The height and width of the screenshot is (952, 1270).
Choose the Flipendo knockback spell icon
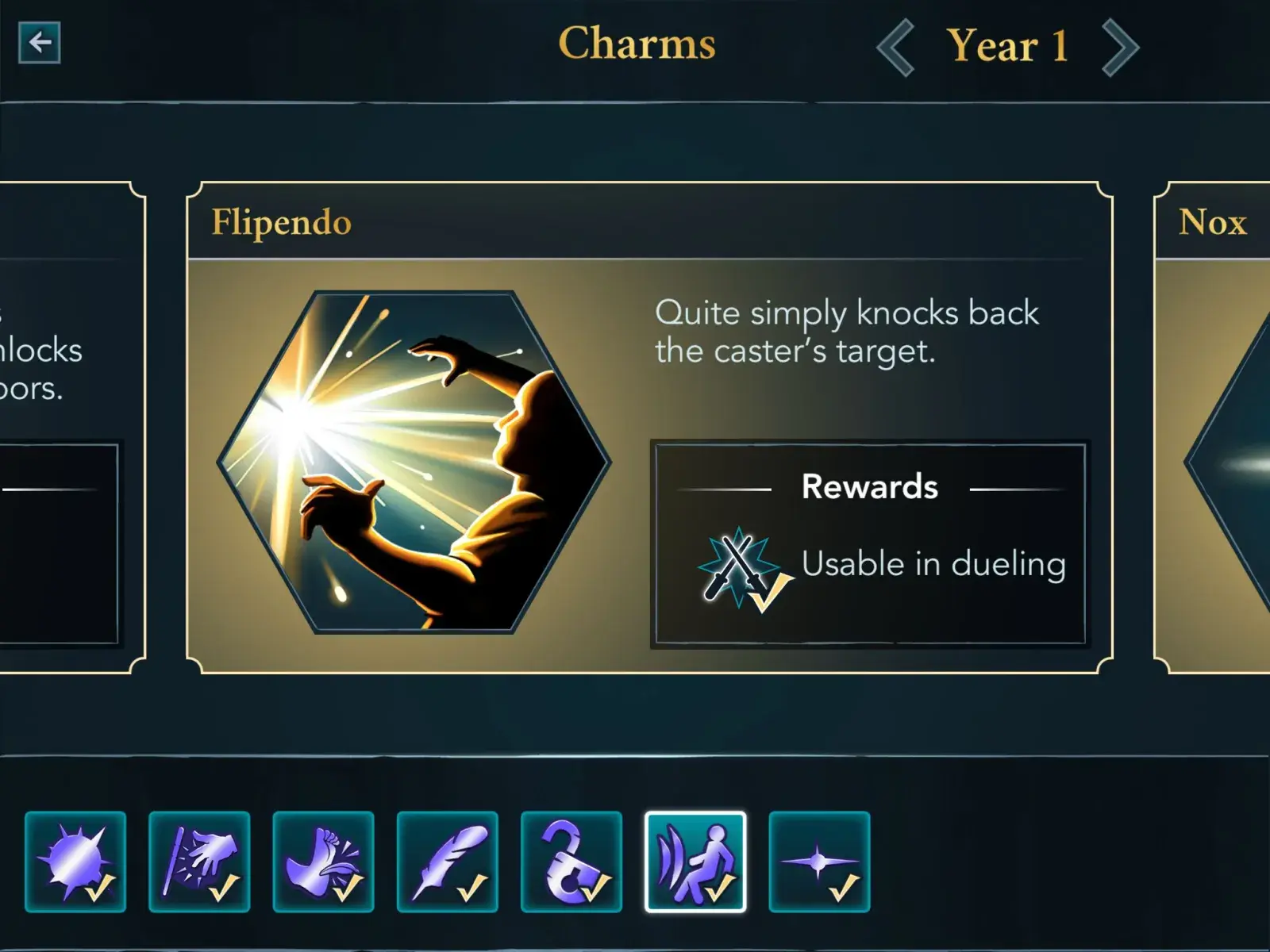click(x=695, y=862)
